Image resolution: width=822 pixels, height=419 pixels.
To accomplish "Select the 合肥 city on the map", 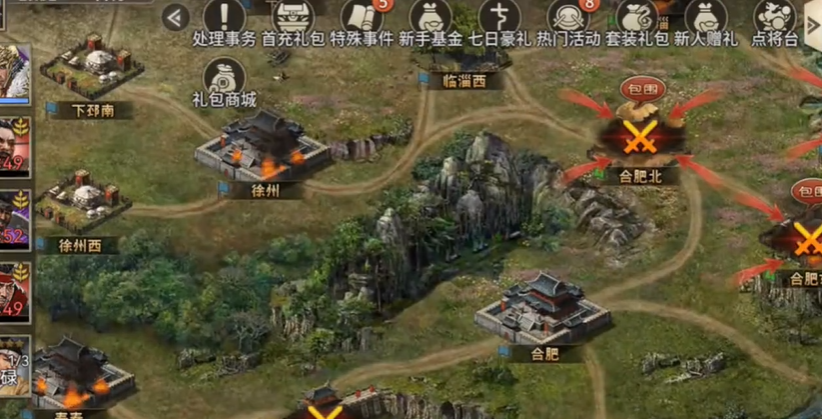I will [542, 310].
